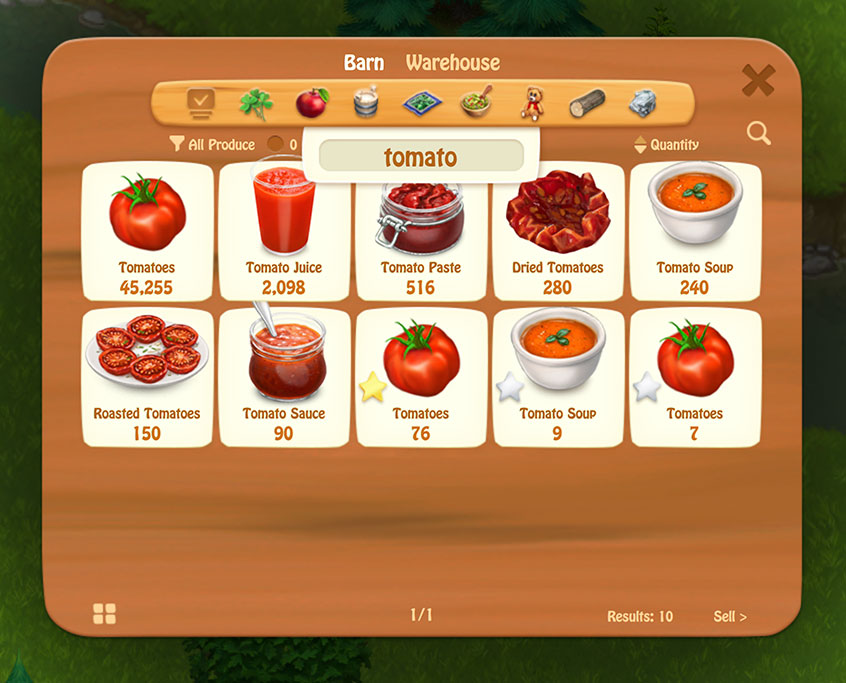Close the barn window with the X
This screenshot has width=846, height=683.
pos(758,81)
